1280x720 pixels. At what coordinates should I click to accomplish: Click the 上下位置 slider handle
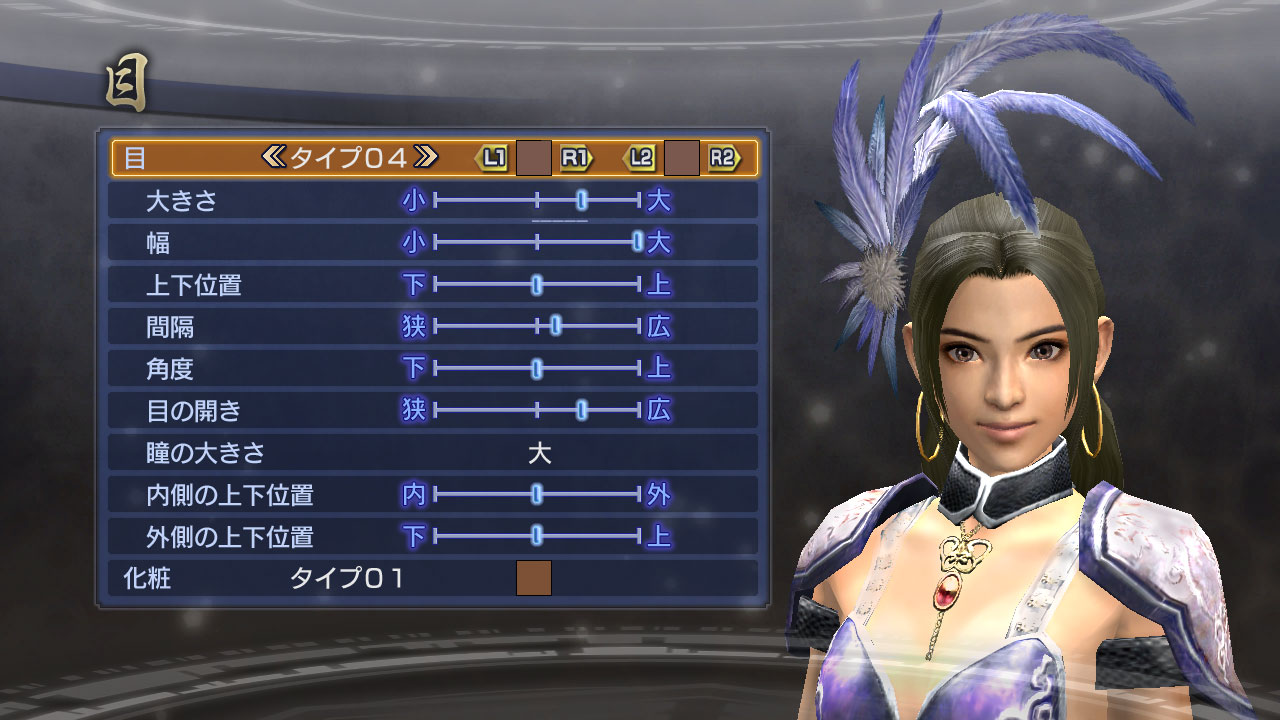click(x=537, y=284)
